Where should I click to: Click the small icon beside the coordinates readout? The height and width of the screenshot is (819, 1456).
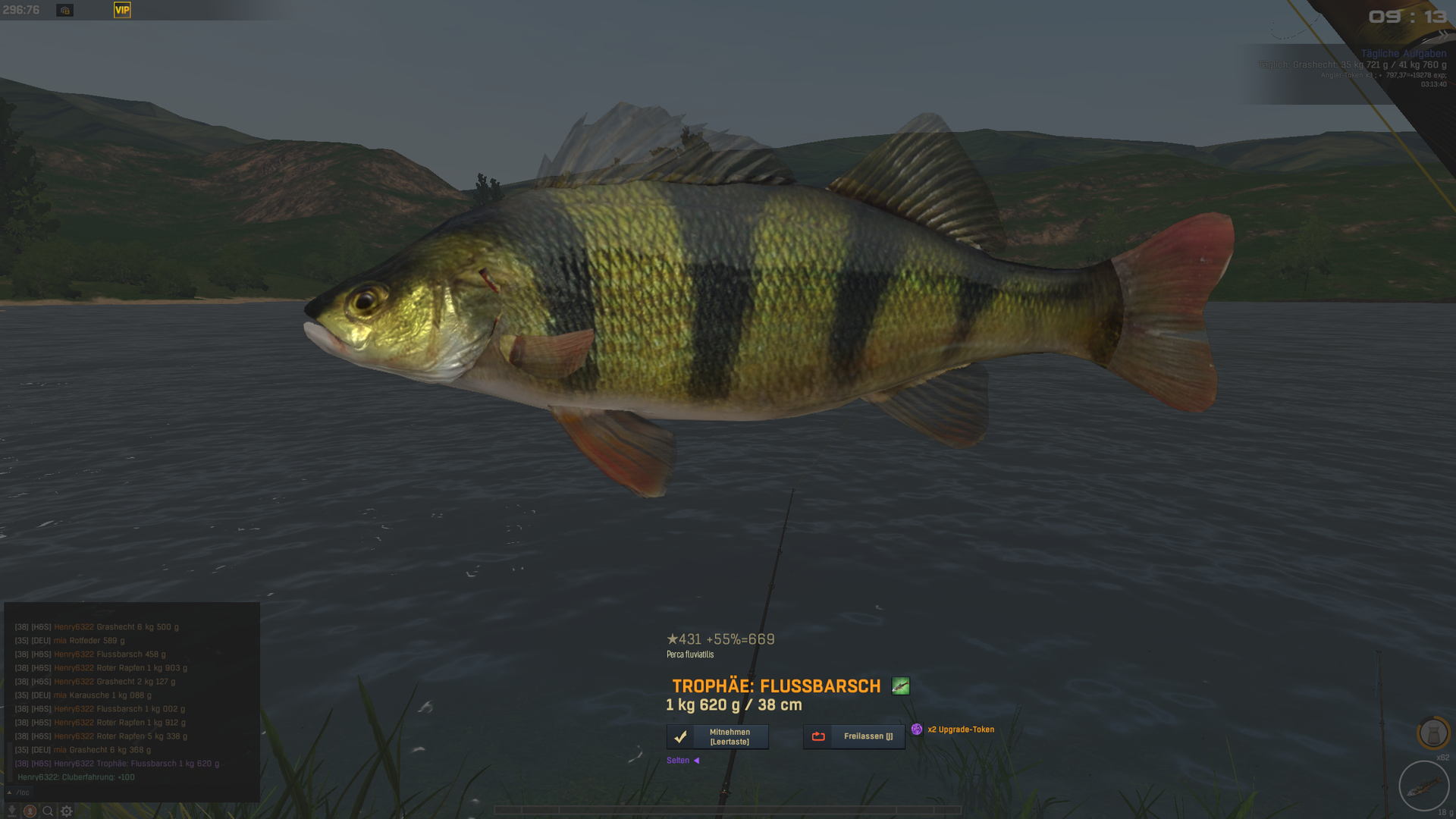point(65,10)
